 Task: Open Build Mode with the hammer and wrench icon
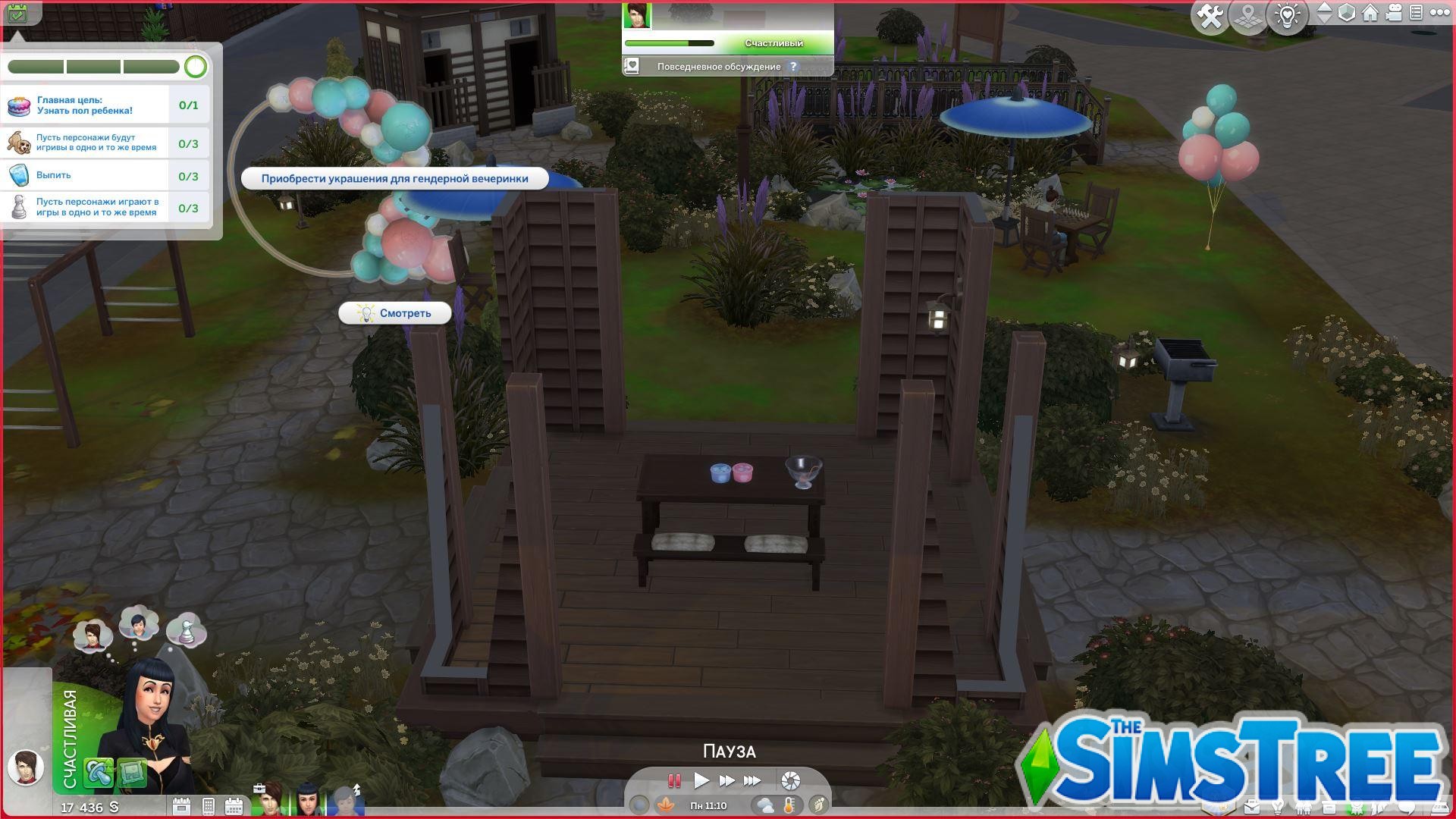[x=1210, y=13]
